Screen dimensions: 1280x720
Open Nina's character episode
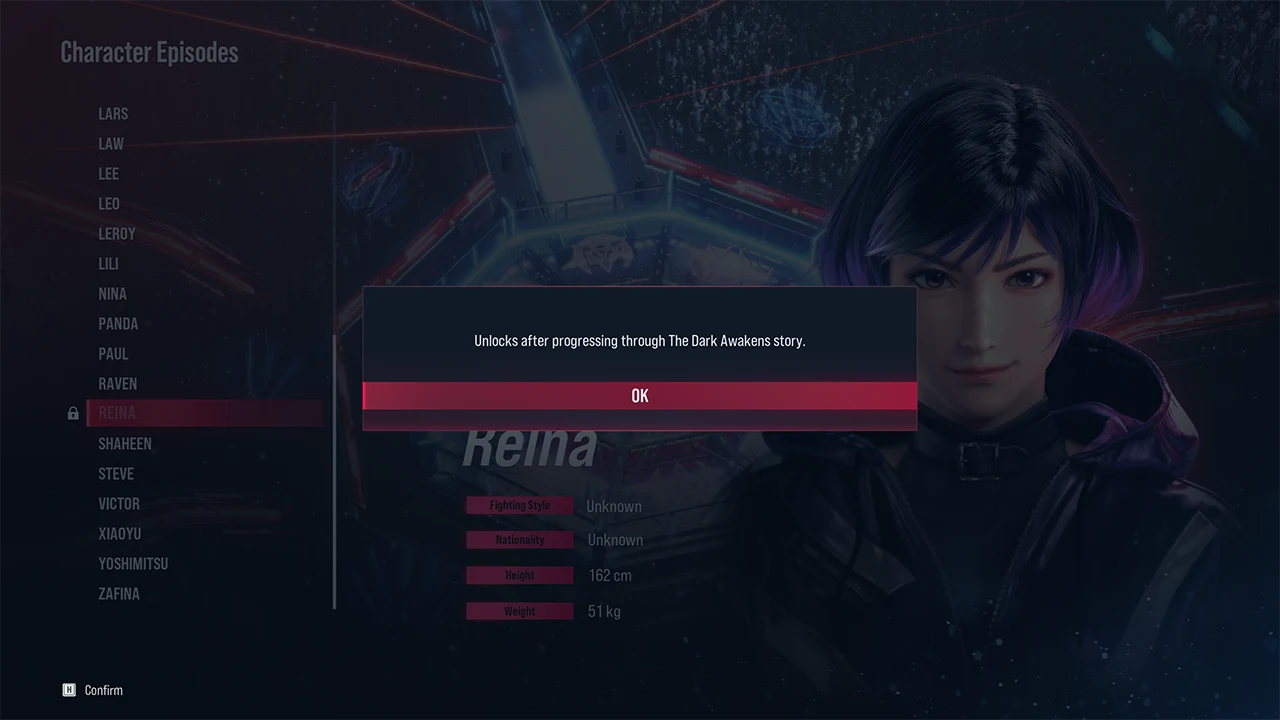pos(112,294)
